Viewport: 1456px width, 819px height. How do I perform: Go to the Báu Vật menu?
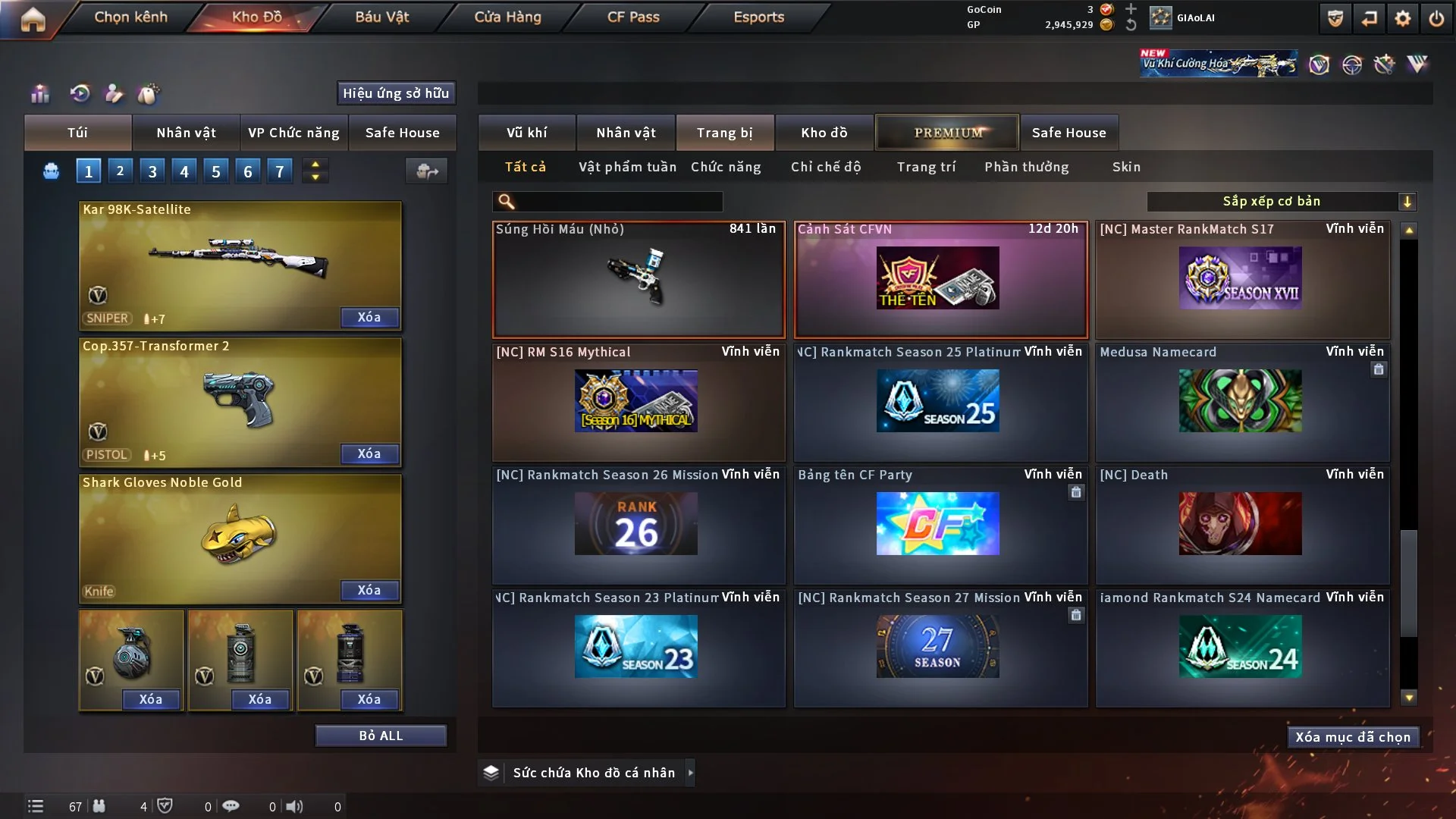point(381,17)
